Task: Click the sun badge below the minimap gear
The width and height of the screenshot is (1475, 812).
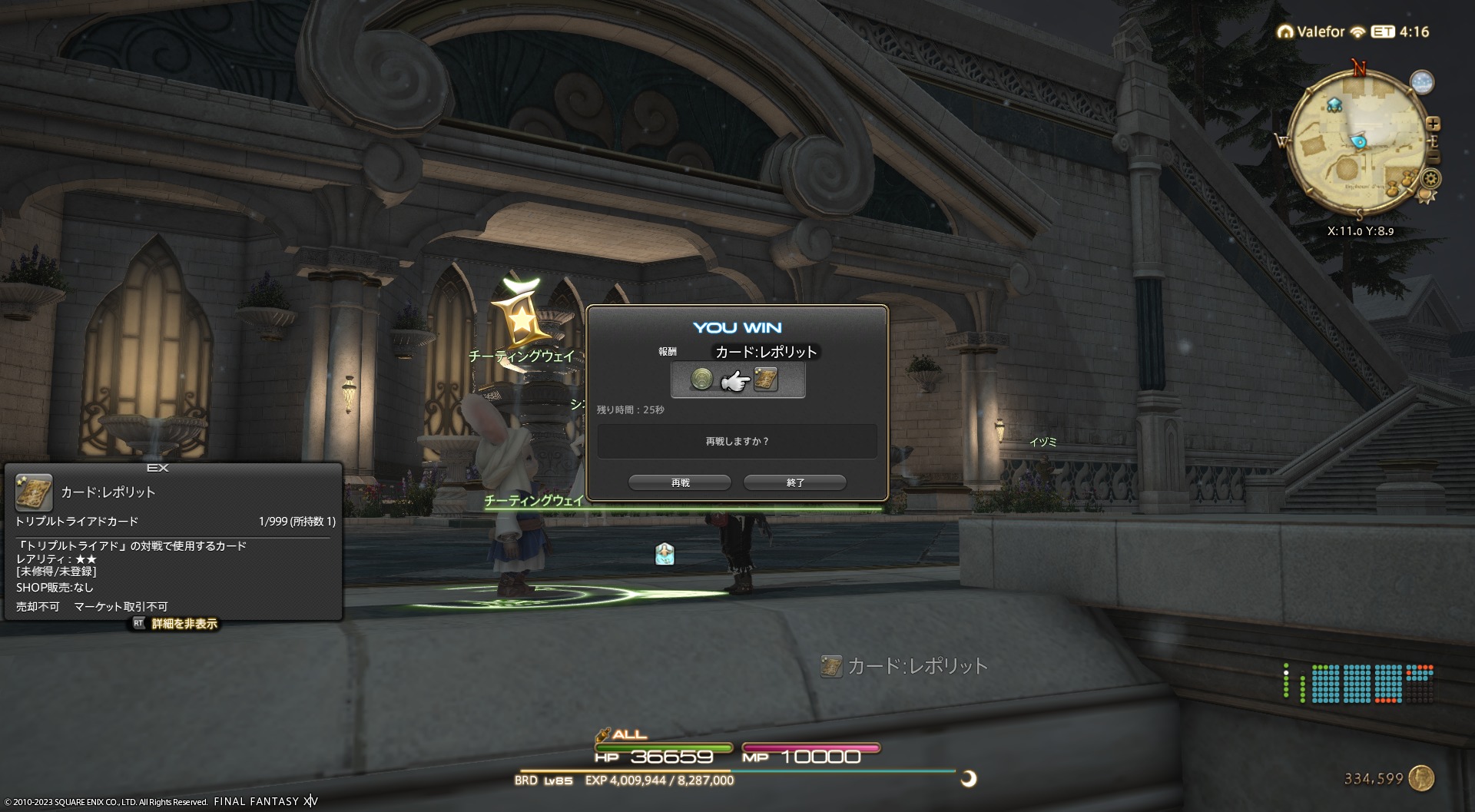Action: 1426,197
